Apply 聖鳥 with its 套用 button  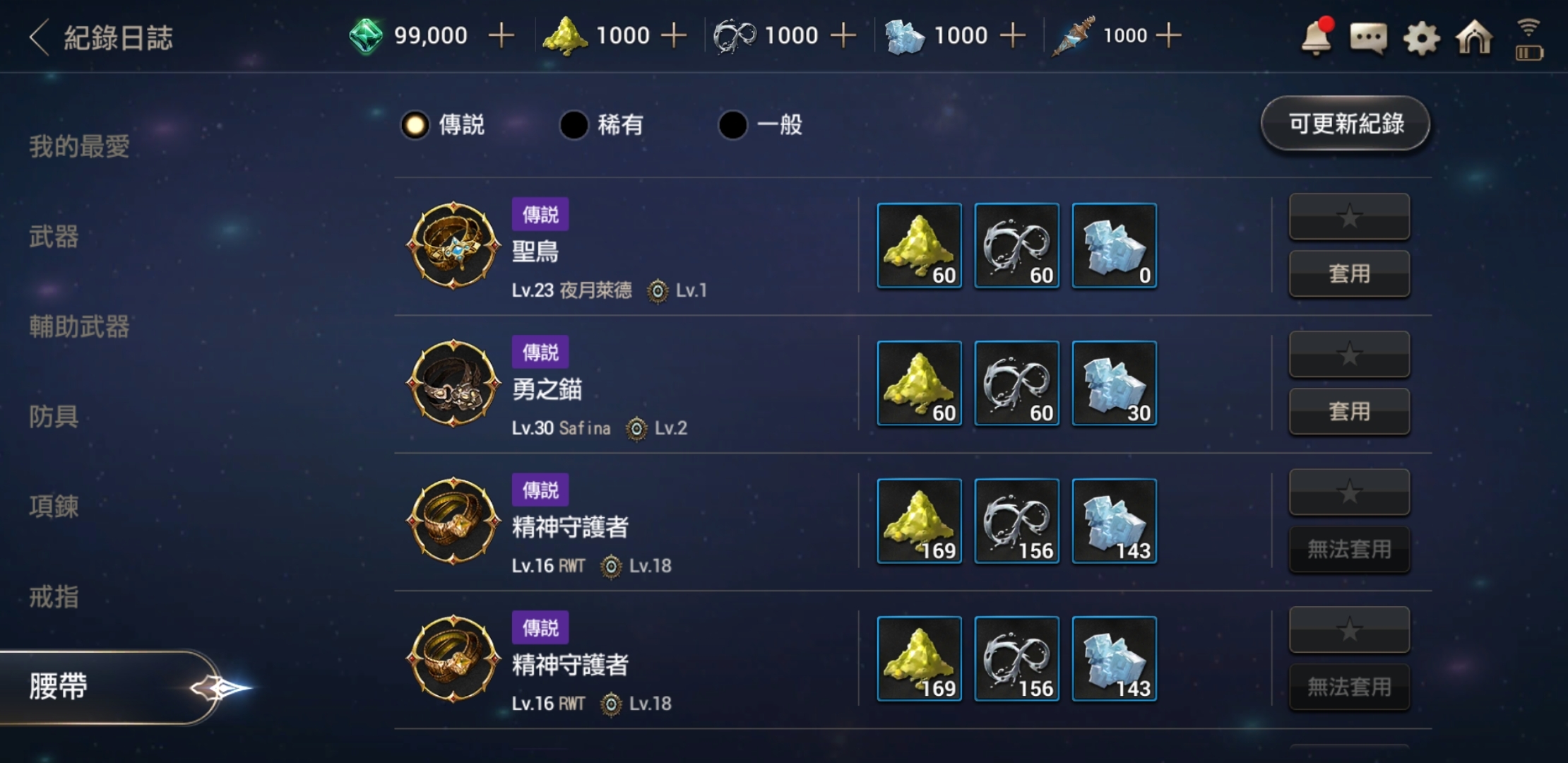(1349, 273)
